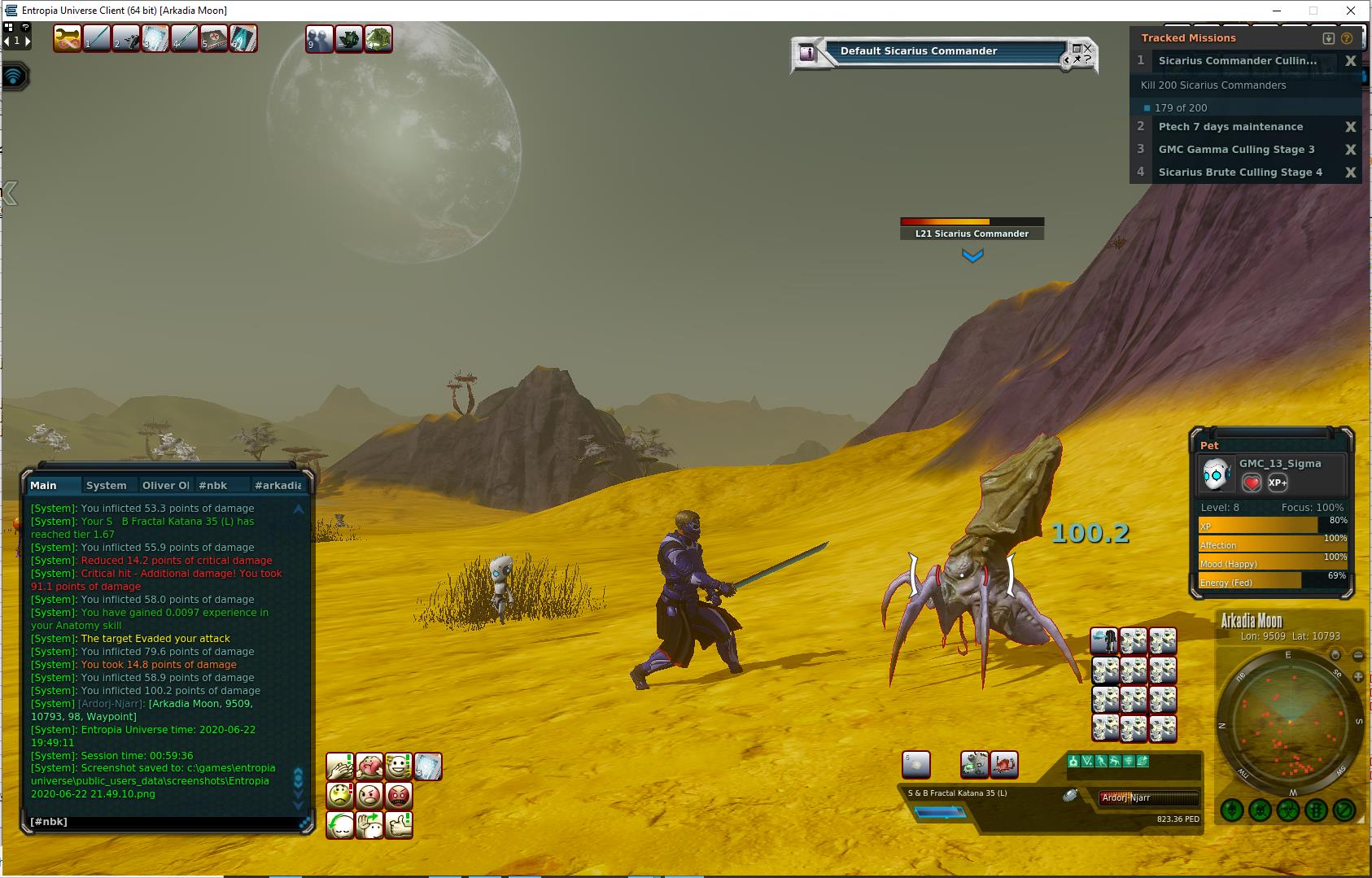Click the chat input field
The image size is (1372, 878).
[163, 822]
